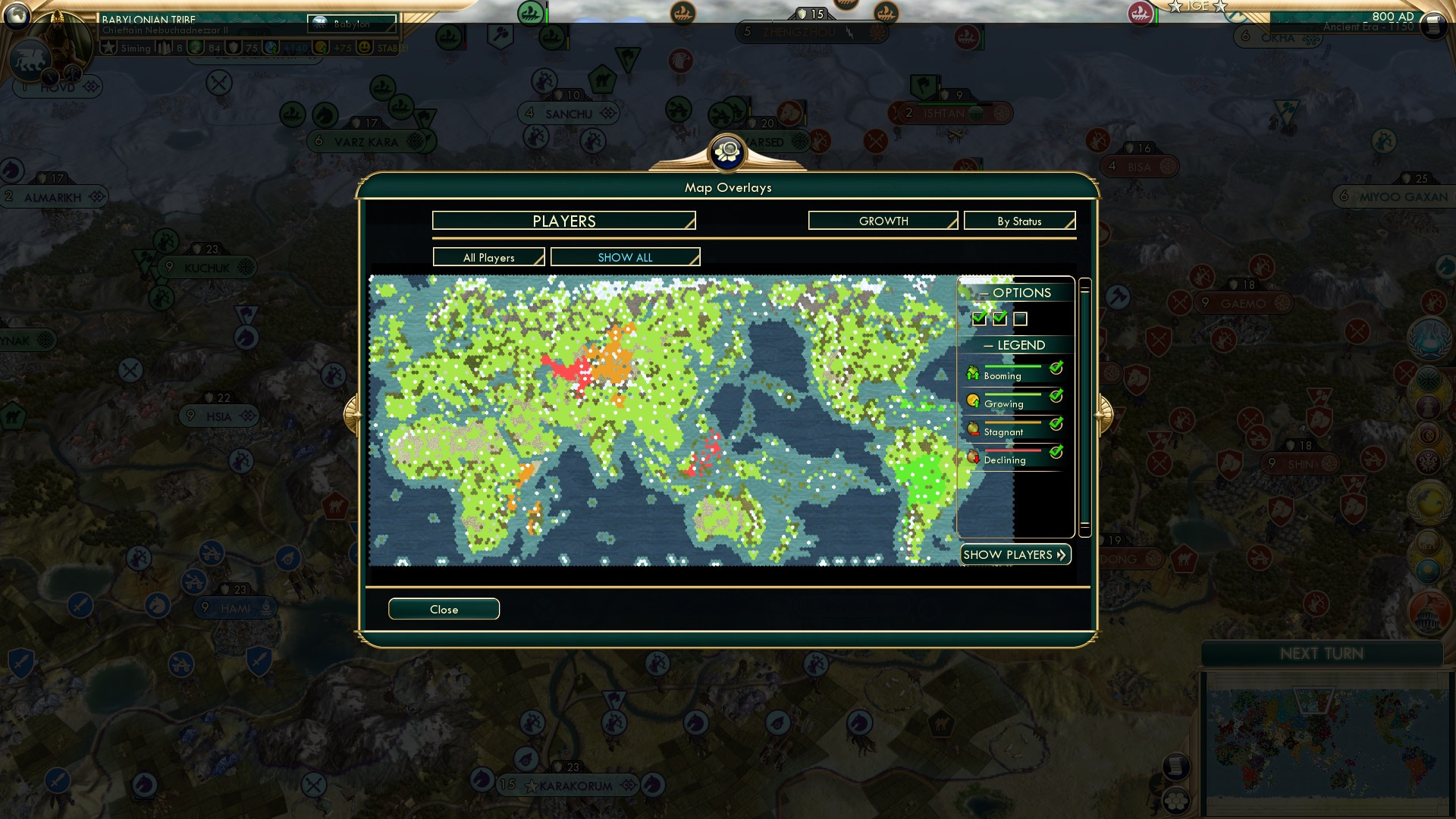Select the All Players tab
The width and height of the screenshot is (1456, 819).
(488, 257)
